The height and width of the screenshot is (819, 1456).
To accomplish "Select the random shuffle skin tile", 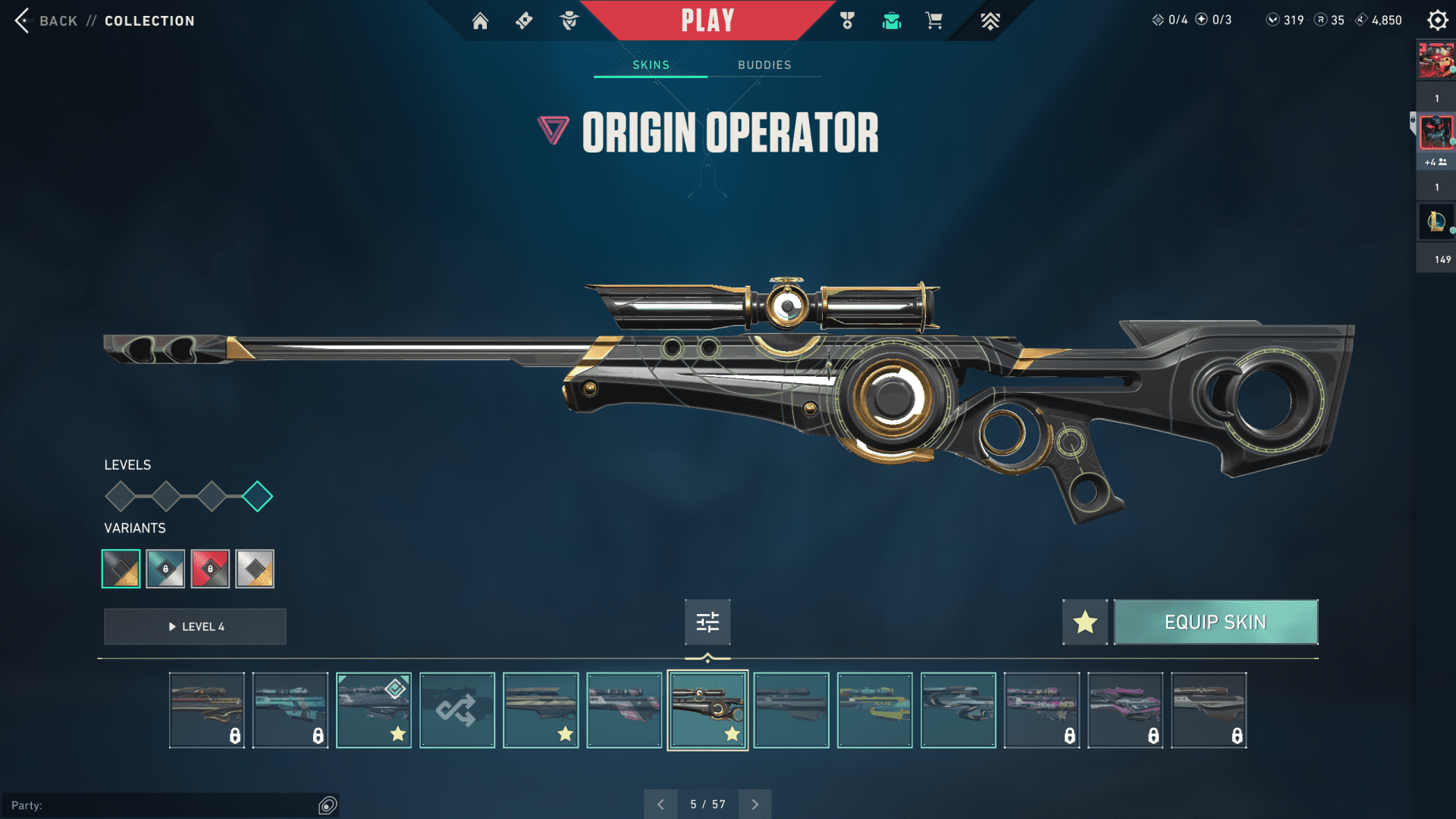I will point(457,711).
